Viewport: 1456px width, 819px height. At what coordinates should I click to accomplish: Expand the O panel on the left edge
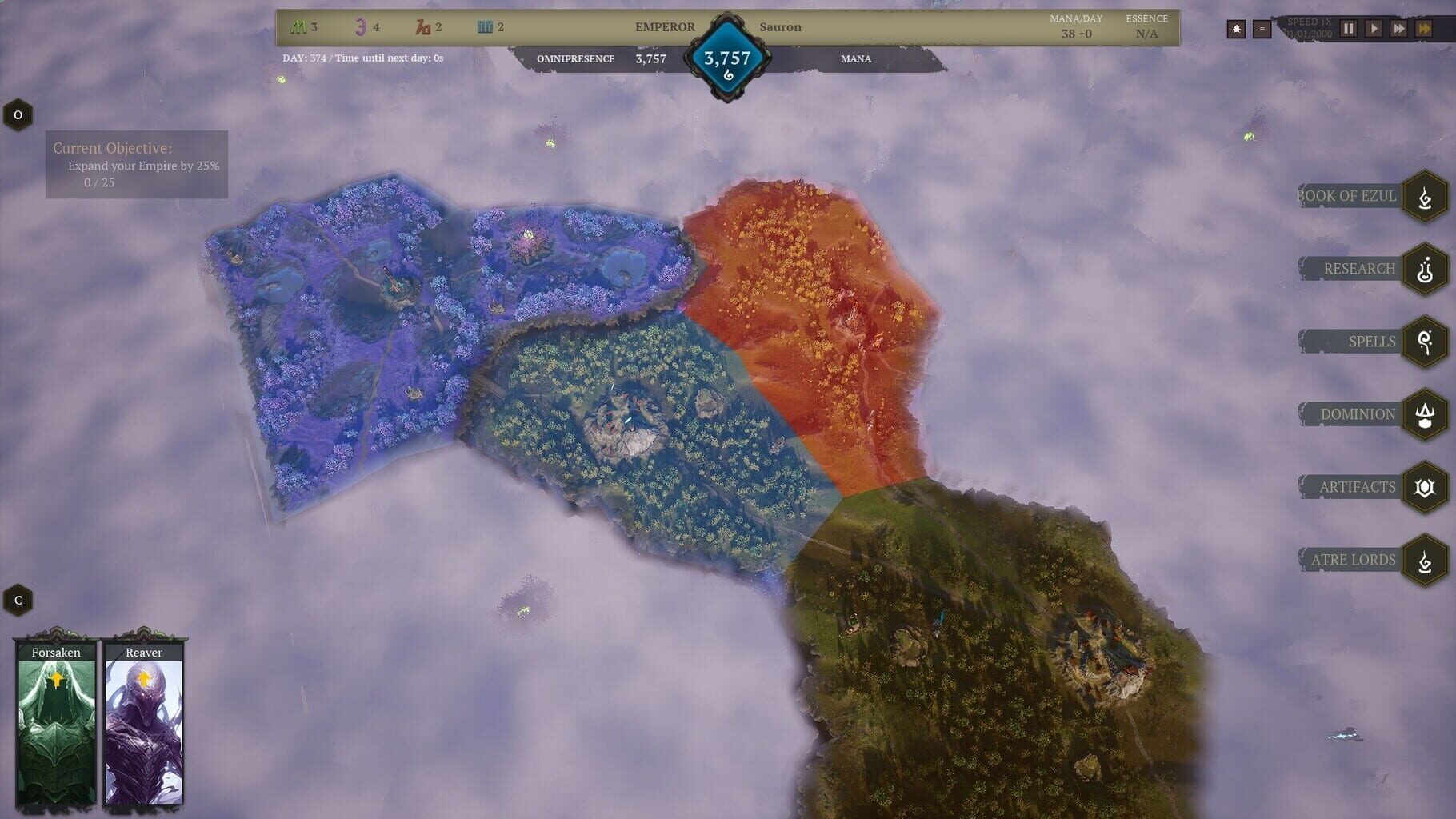click(x=17, y=114)
